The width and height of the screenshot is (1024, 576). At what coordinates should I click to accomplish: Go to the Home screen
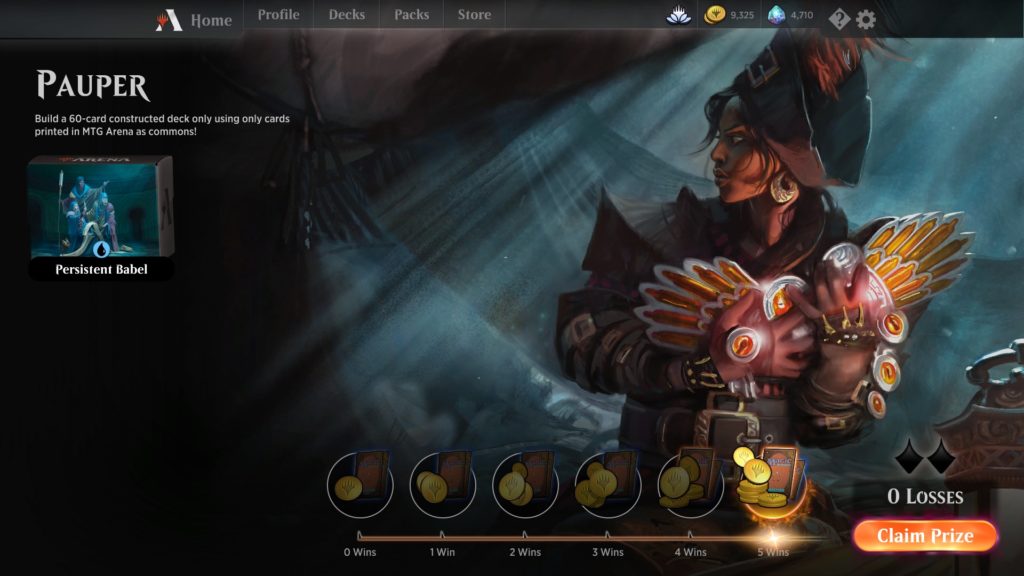point(195,20)
